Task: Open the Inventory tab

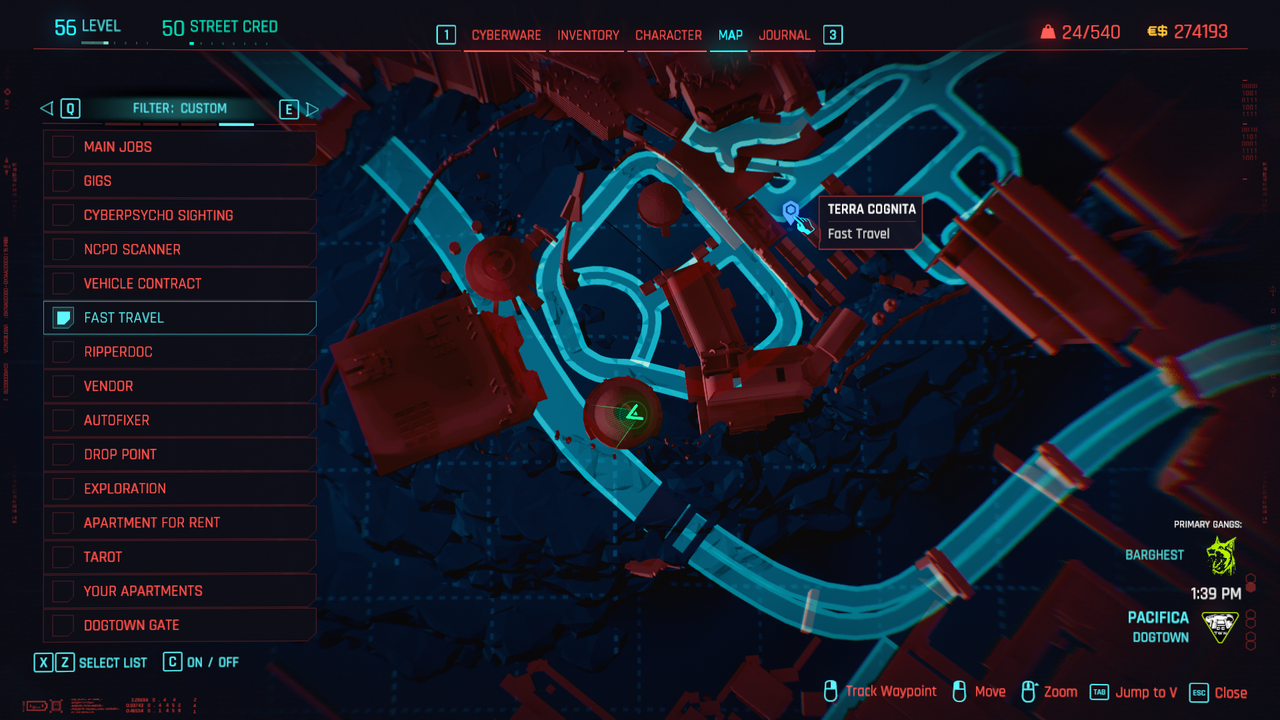Action: click(x=588, y=35)
